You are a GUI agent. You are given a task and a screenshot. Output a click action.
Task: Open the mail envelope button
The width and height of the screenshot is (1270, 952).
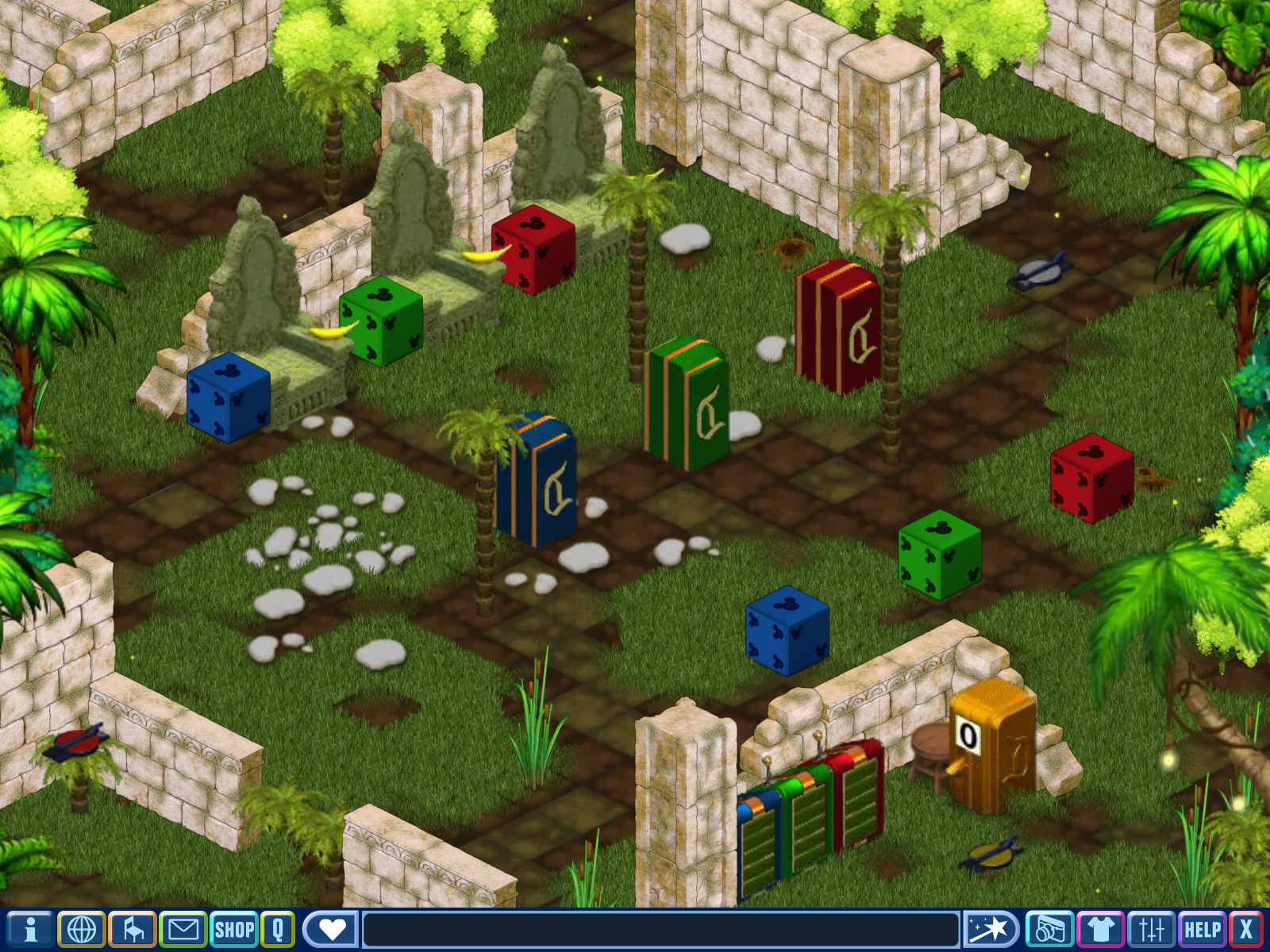[x=183, y=929]
